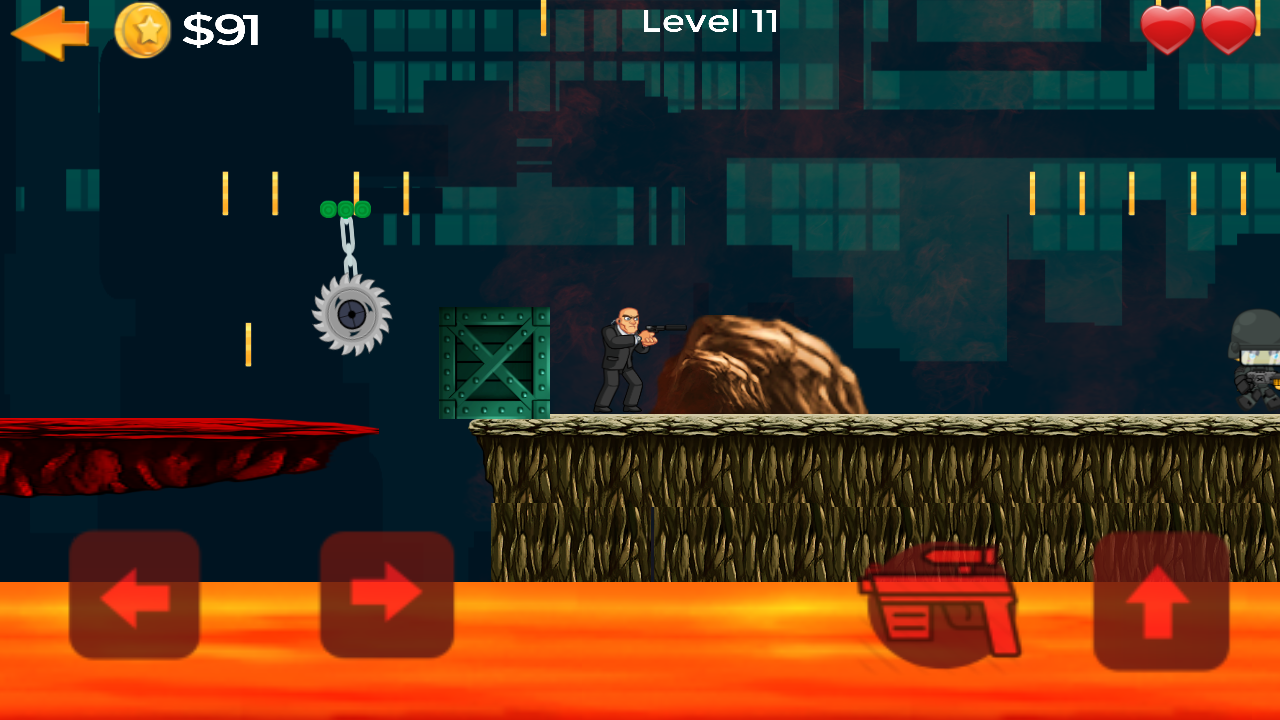This screenshot has height=720, width=1280.
Task: Click the Level 11 title text
Action: click(711, 22)
